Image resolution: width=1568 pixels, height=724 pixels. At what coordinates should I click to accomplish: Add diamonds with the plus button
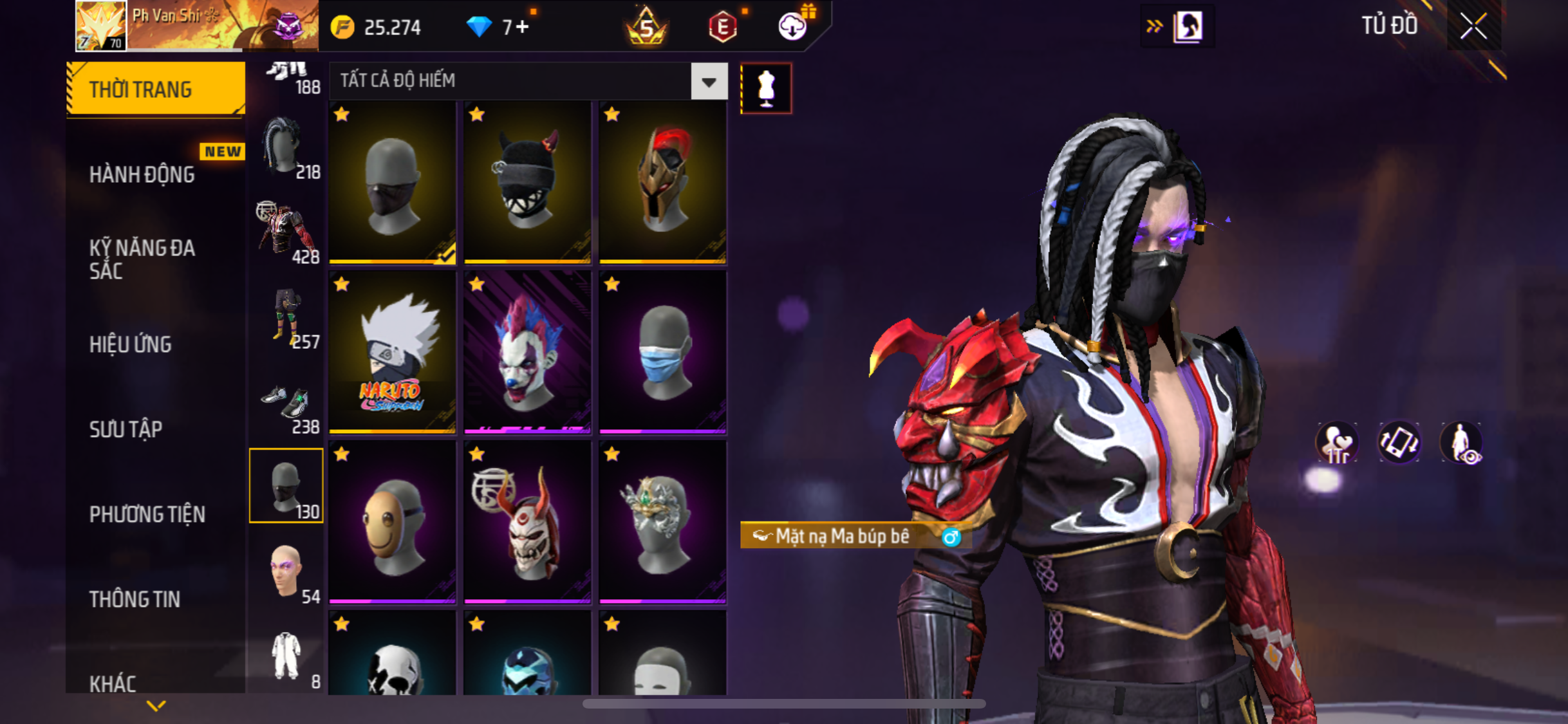click(522, 27)
